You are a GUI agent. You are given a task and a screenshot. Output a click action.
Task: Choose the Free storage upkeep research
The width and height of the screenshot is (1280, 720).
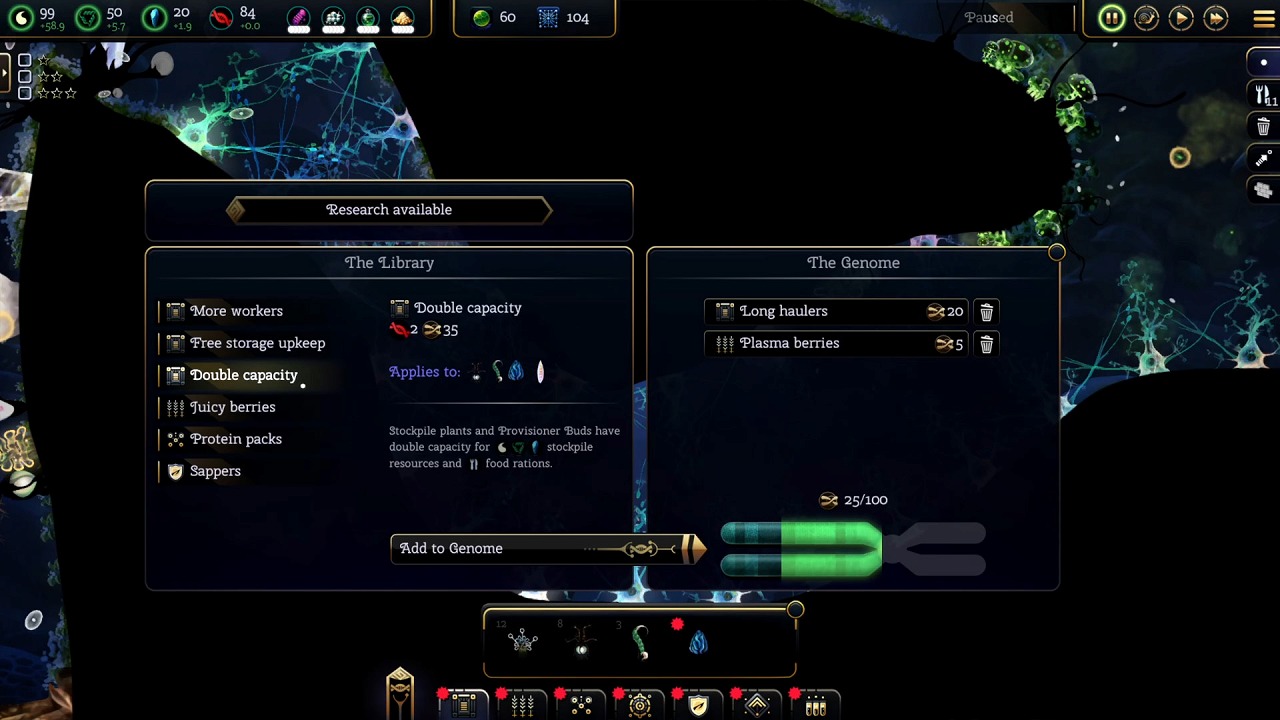257,343
